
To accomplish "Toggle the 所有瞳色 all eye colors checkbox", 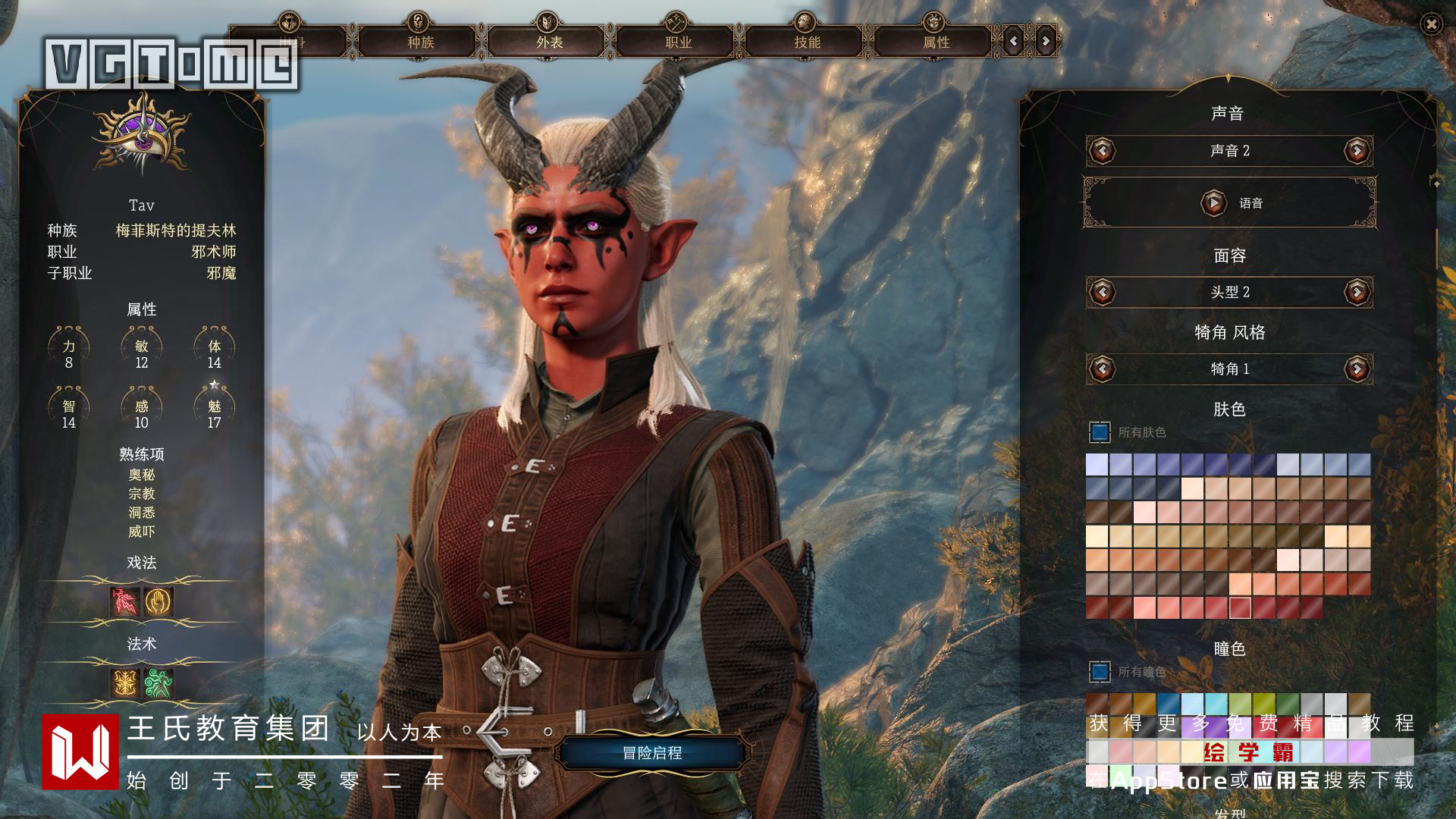I will pos(1100,672).
